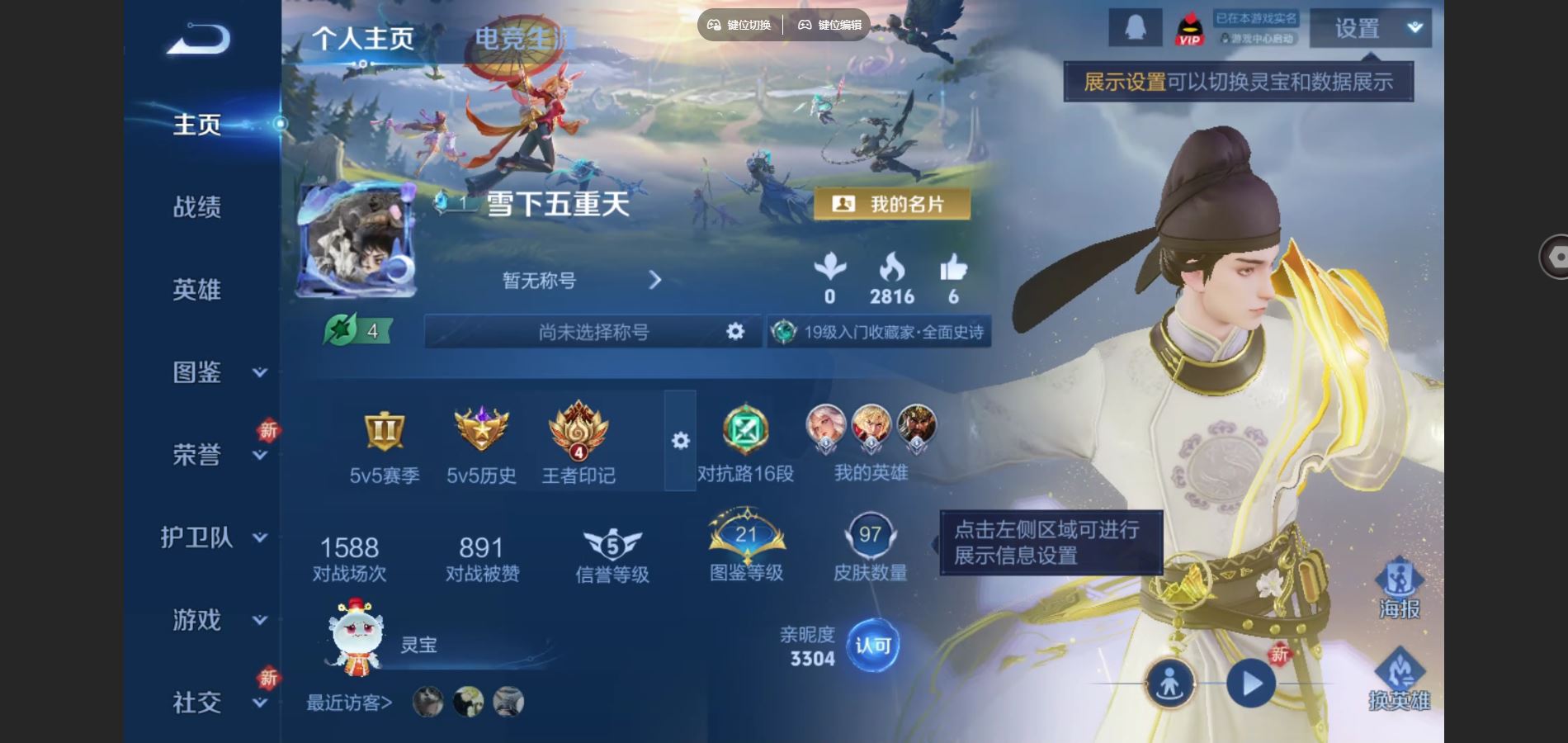
Task: Switch to the 电竞生涯 tab
Action: pos(523,38)
